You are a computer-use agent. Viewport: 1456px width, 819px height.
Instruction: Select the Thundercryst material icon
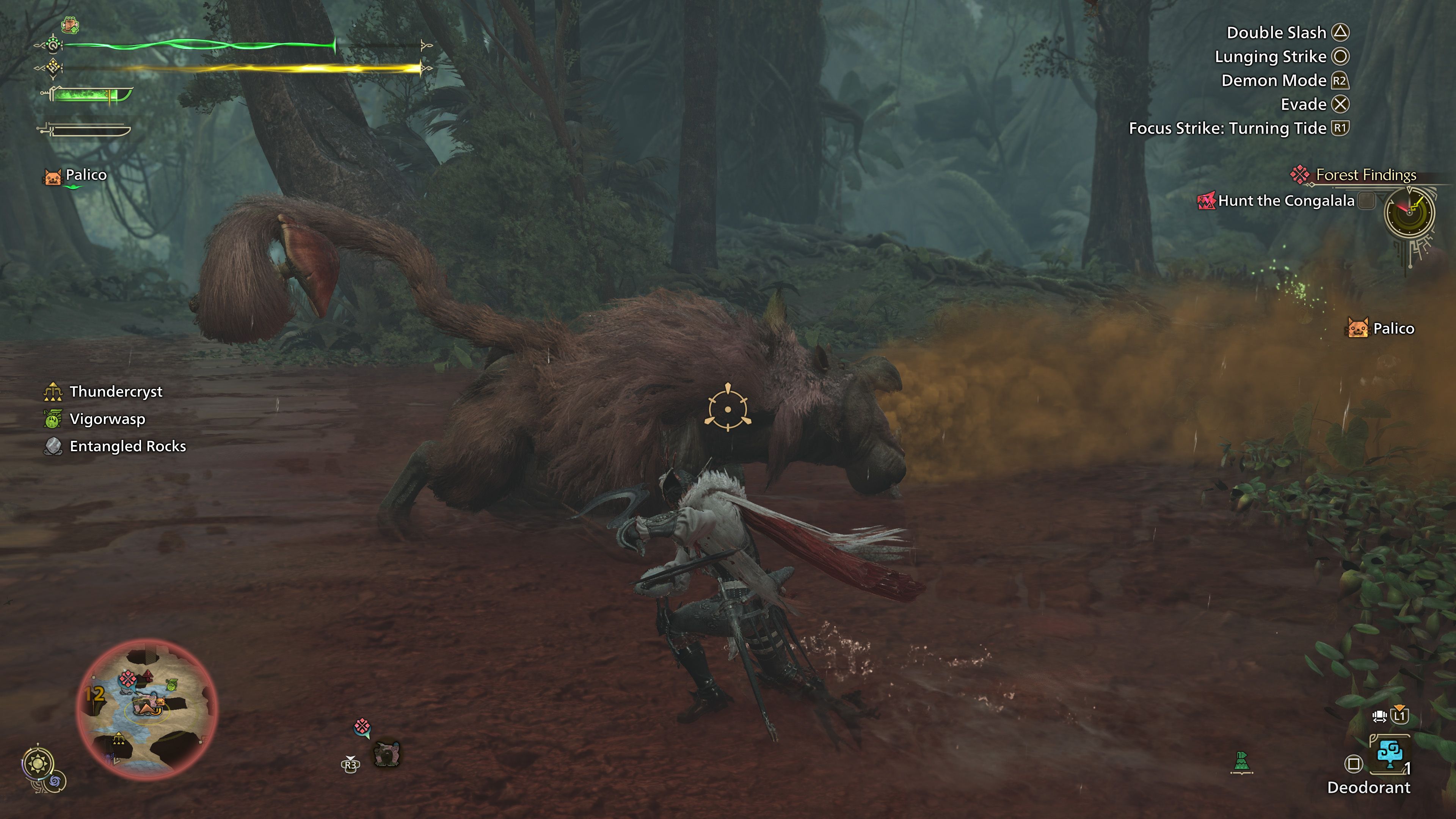pyautogui.click(x=53, y=391)
